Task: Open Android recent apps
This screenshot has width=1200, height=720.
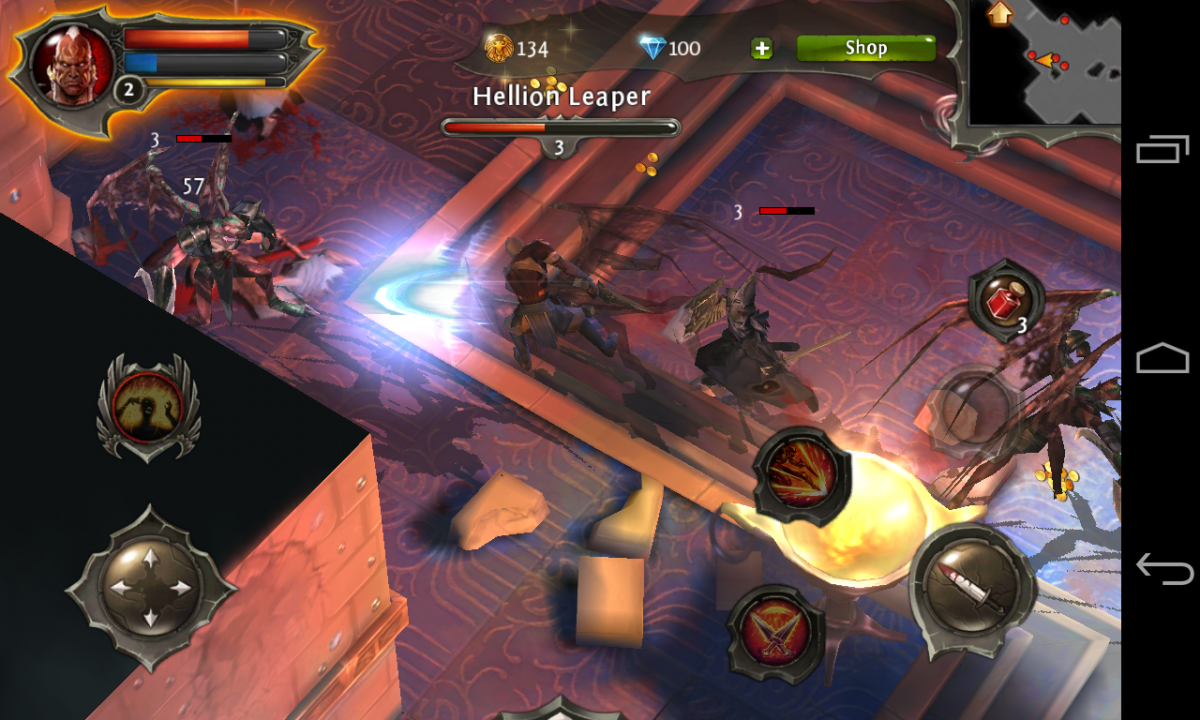Action: (1163, 150)
